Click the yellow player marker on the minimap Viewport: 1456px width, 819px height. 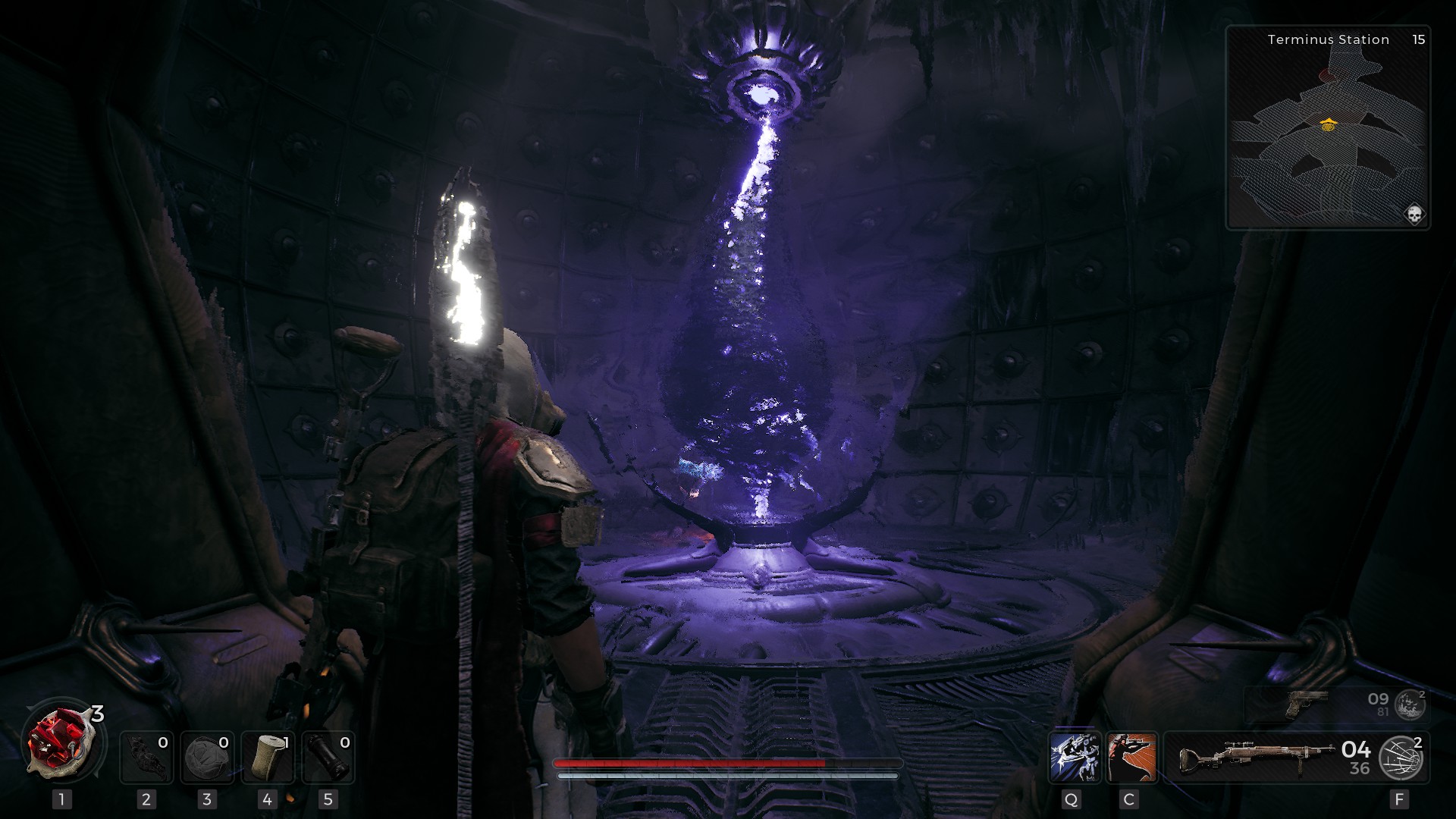pos(1327,124)
